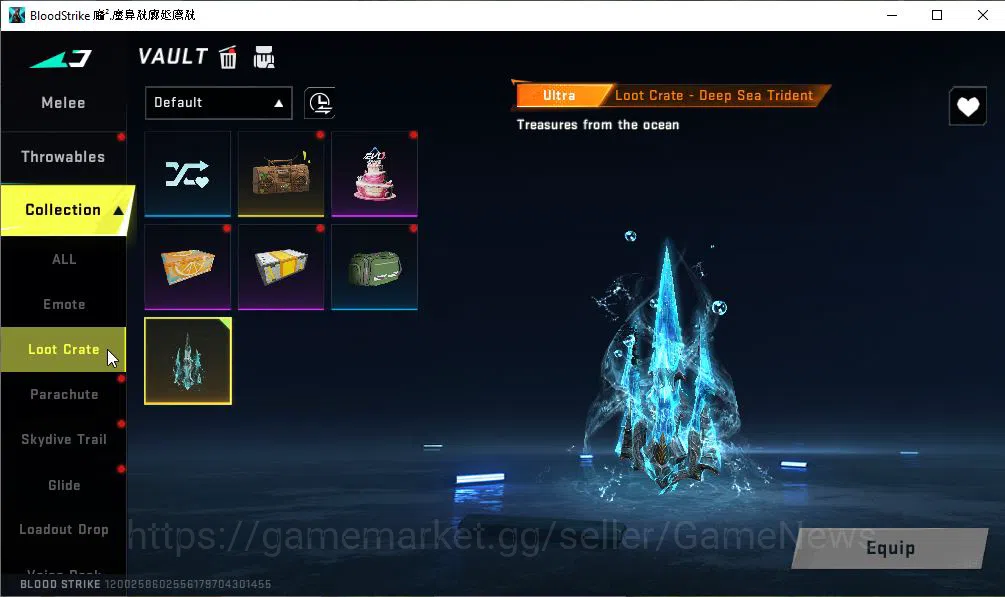Add item to favorites with heart button
Screen dimensions: 1005x597
[x=967, y=107]
